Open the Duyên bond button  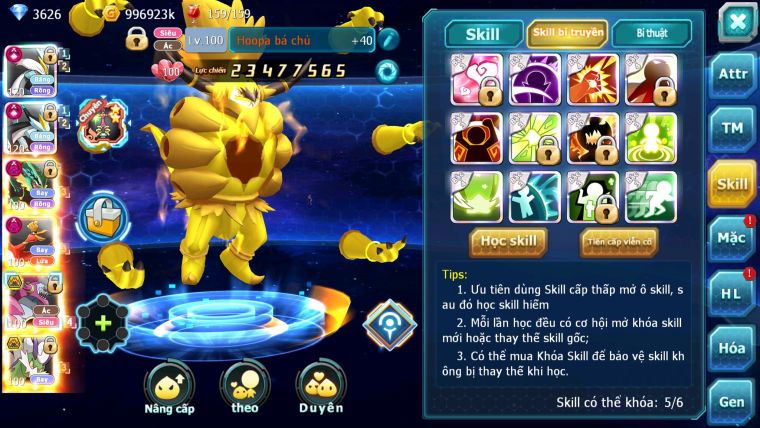tap(321, 387)
